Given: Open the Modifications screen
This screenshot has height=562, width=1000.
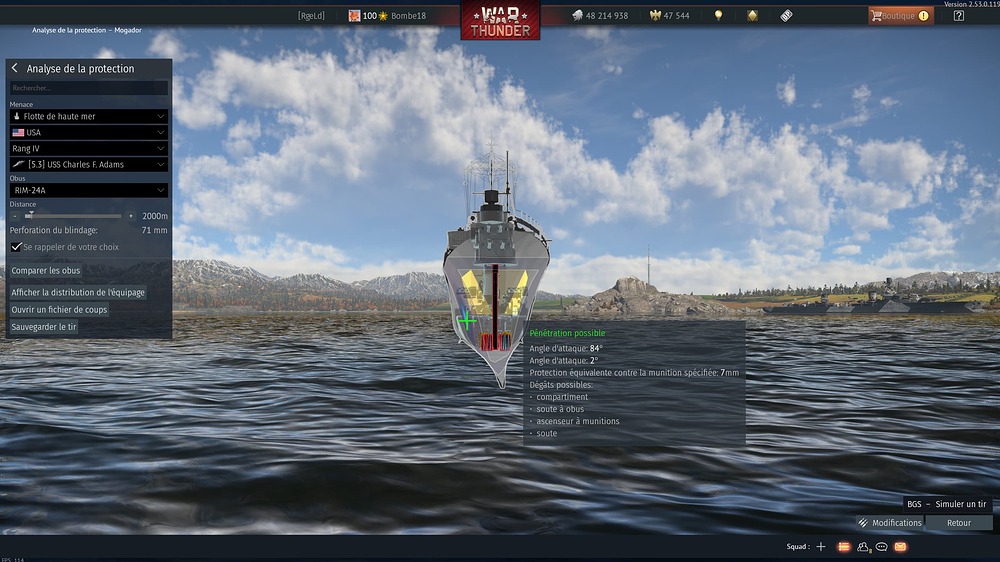Looking at the screenshot, I should click(x=889, y=523).
